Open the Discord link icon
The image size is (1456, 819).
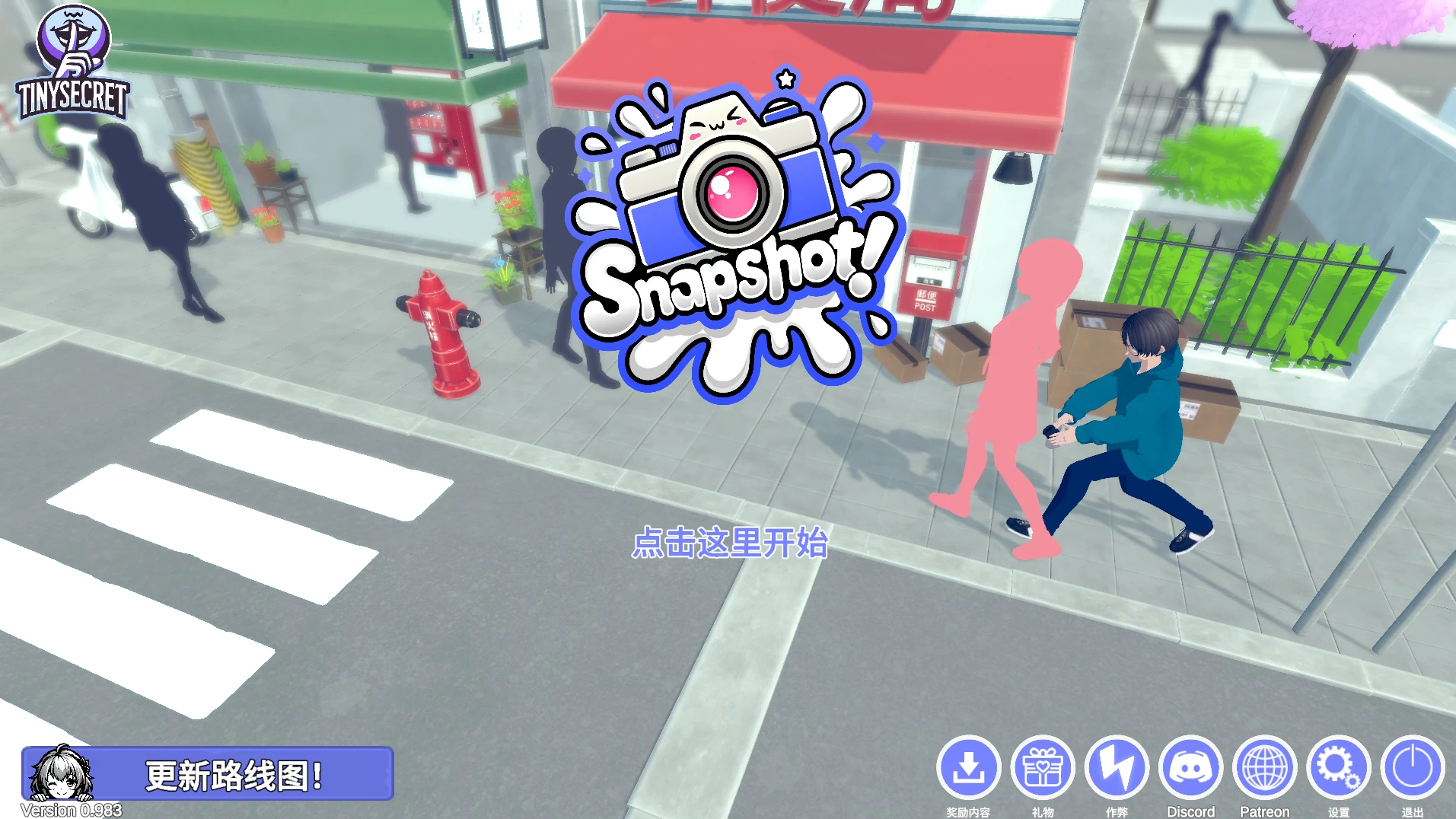1190,767
